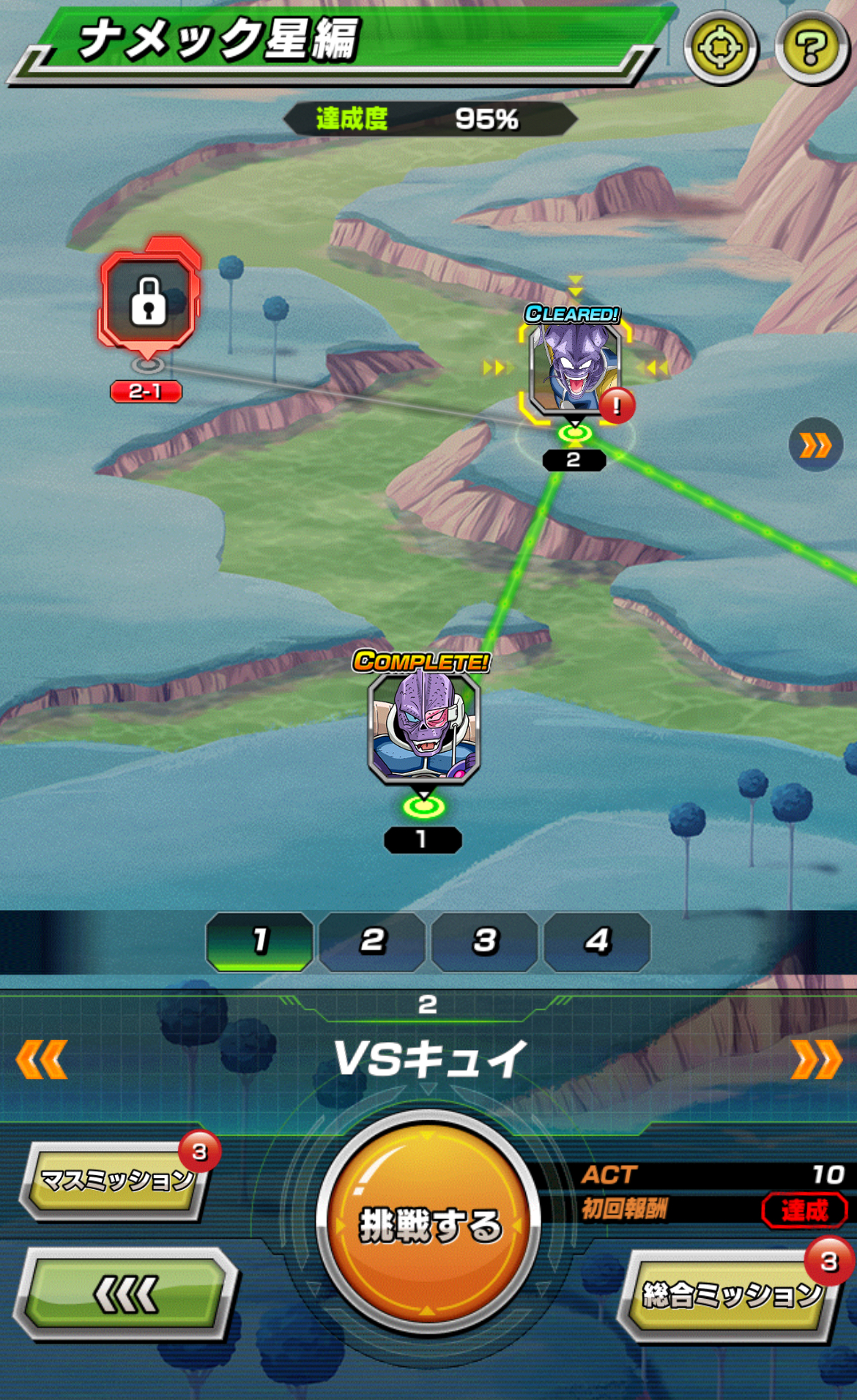Select the previous stage with left orange arrows
Viewport: 857px width, 1400px height.
pos(42,1059)
